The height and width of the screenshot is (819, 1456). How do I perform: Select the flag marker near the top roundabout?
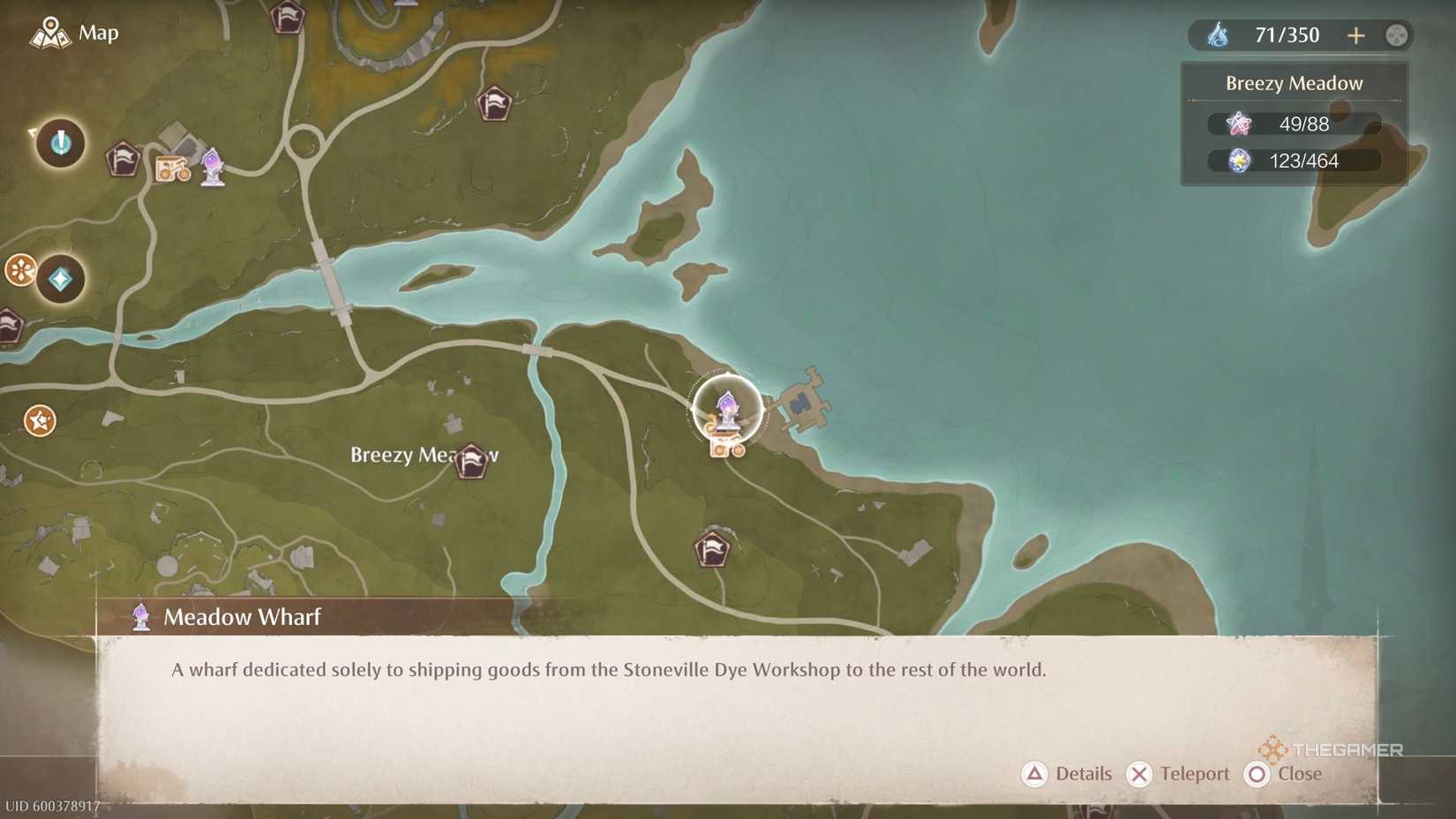pos(289,18)
